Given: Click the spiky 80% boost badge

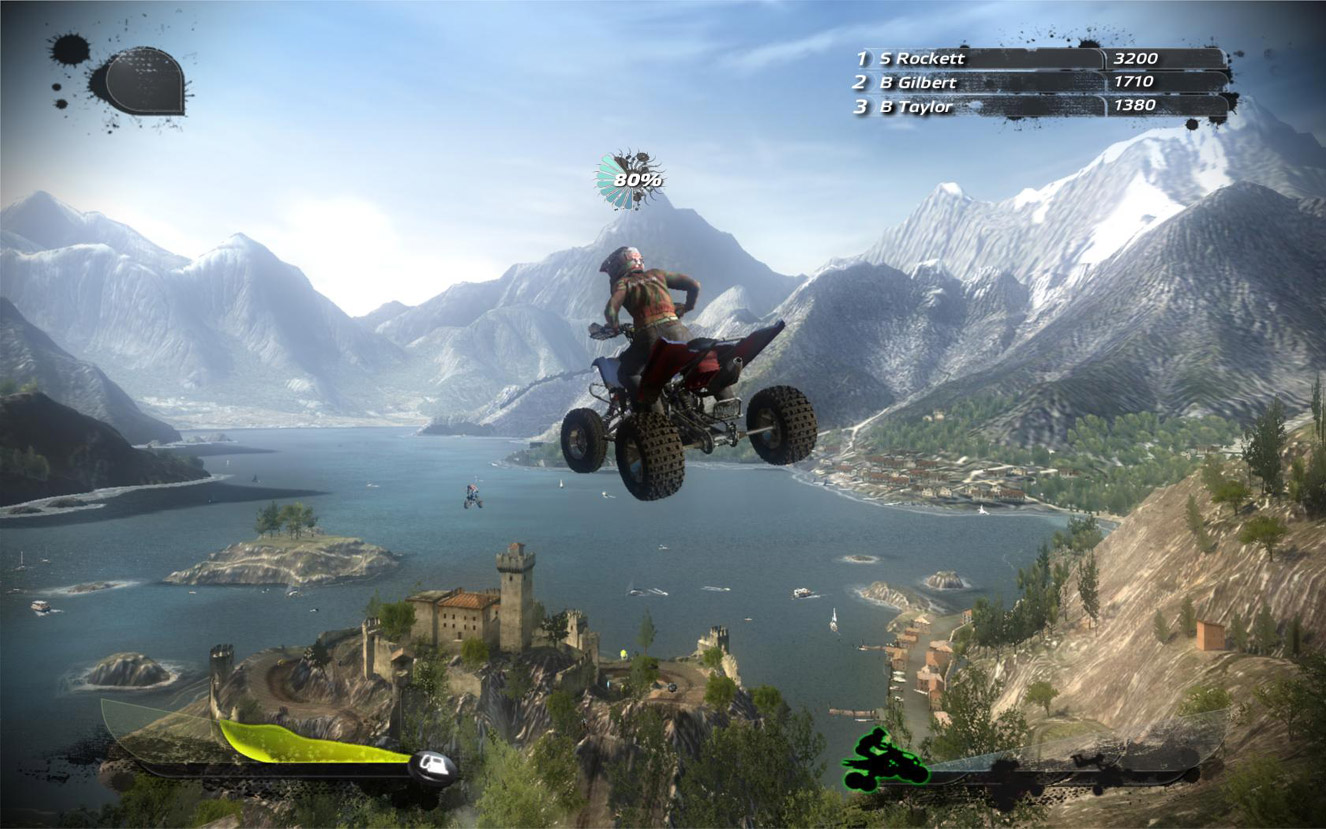Looking at the screenshot, I should (636, 180).
